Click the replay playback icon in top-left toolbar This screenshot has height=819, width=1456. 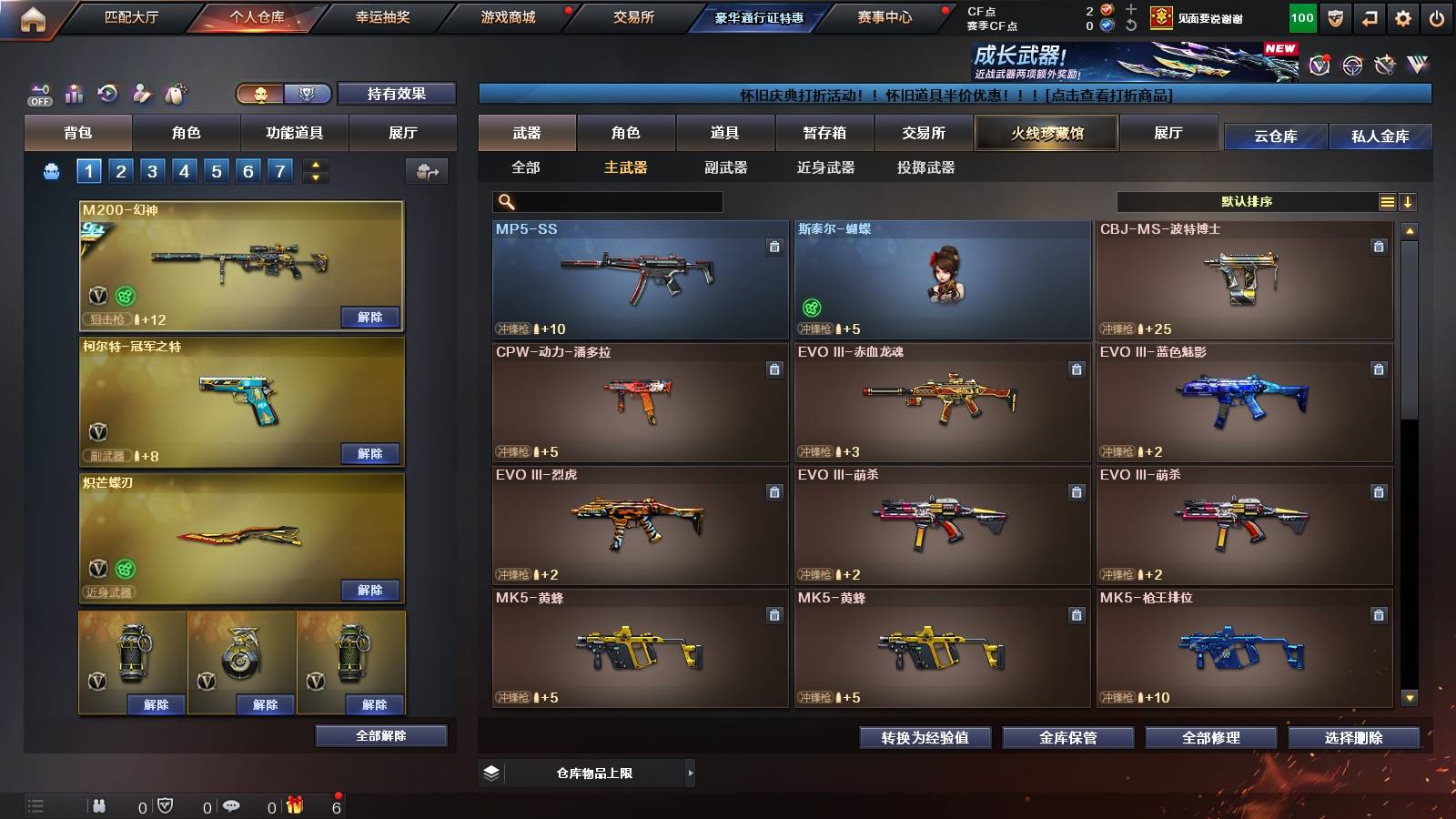107,92
